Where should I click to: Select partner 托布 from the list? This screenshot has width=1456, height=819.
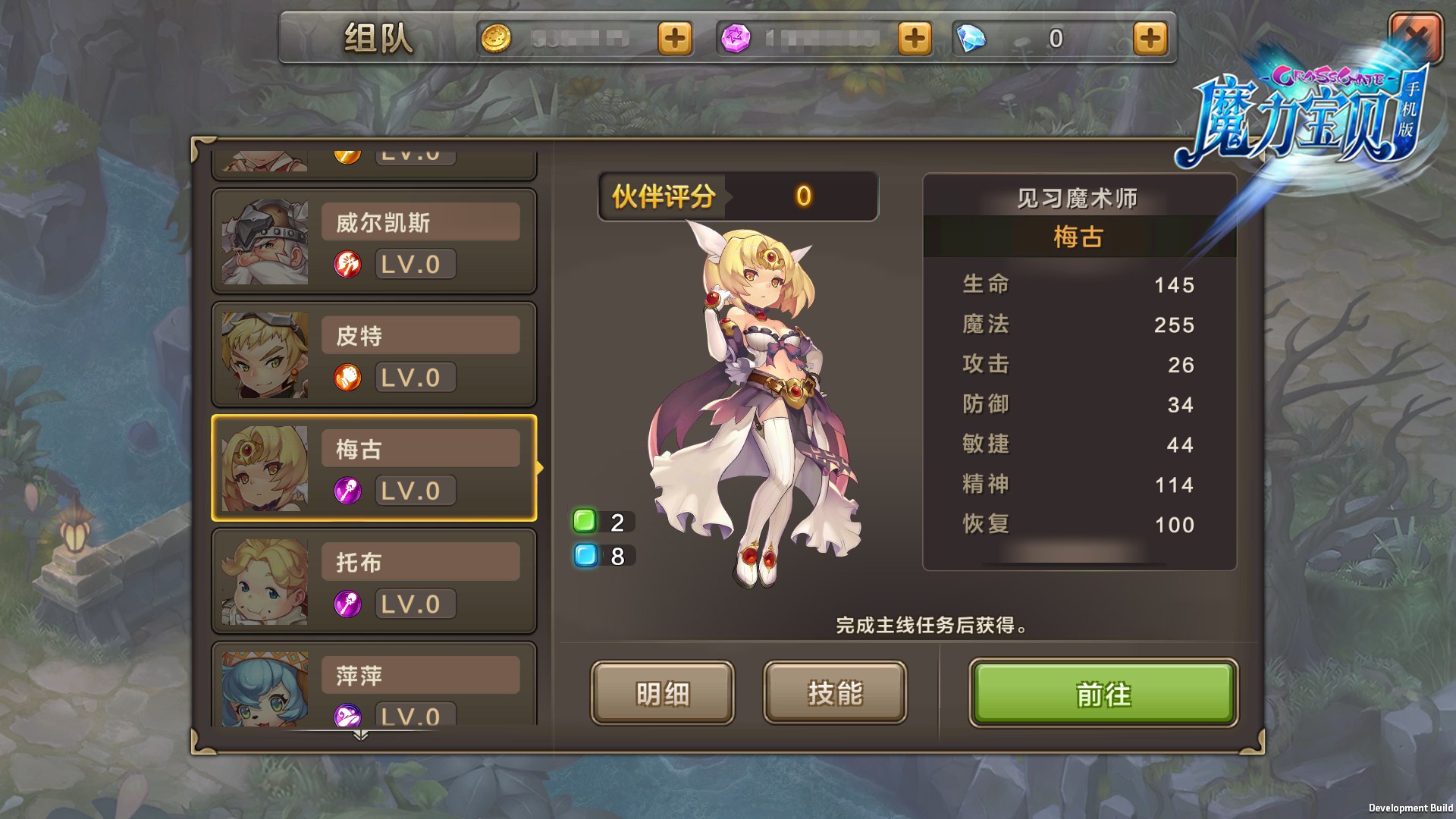[374, 582]
